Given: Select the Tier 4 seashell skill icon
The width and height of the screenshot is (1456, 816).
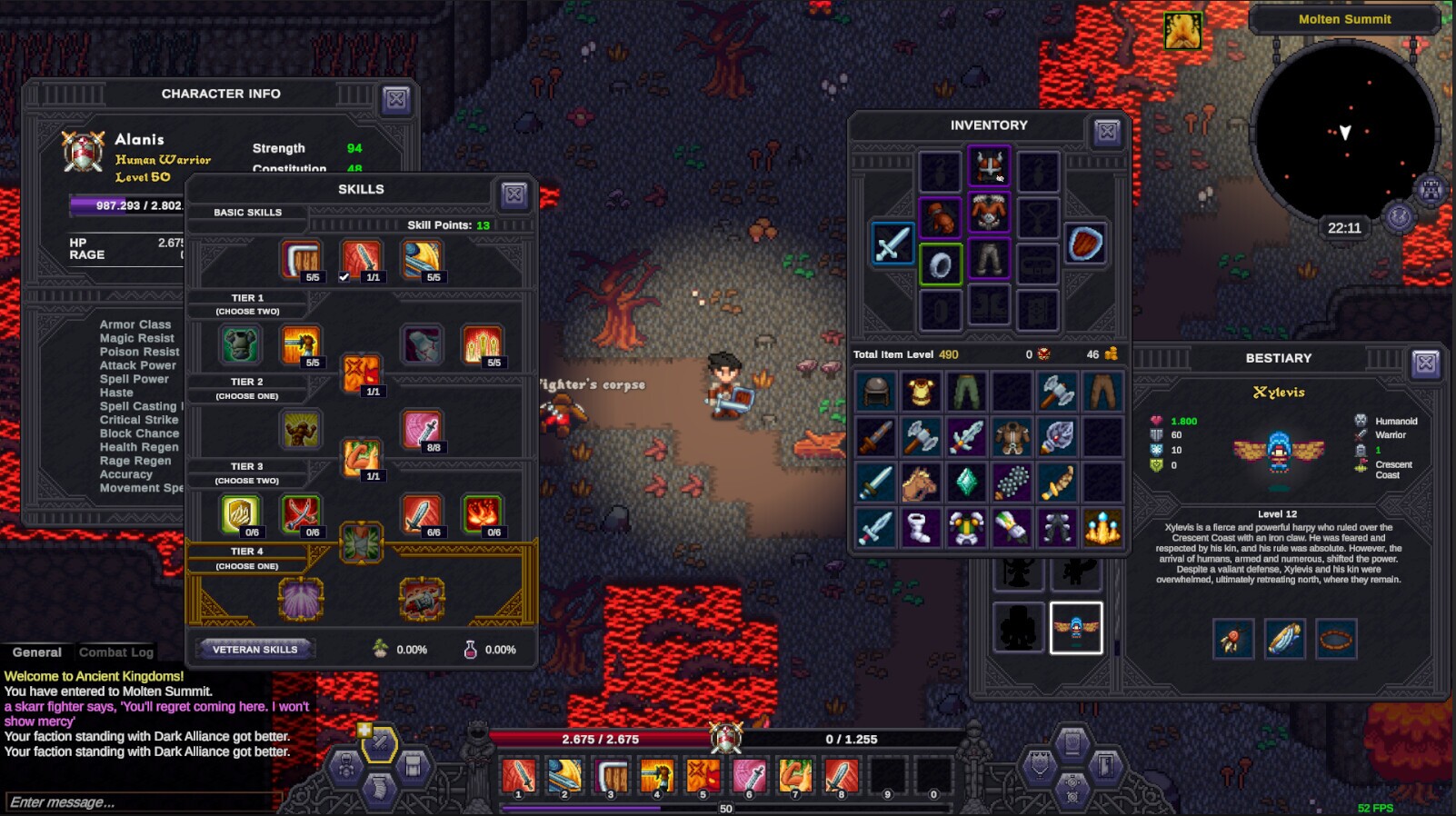Looking at the screenshot, I should click(x=300, y=600).
